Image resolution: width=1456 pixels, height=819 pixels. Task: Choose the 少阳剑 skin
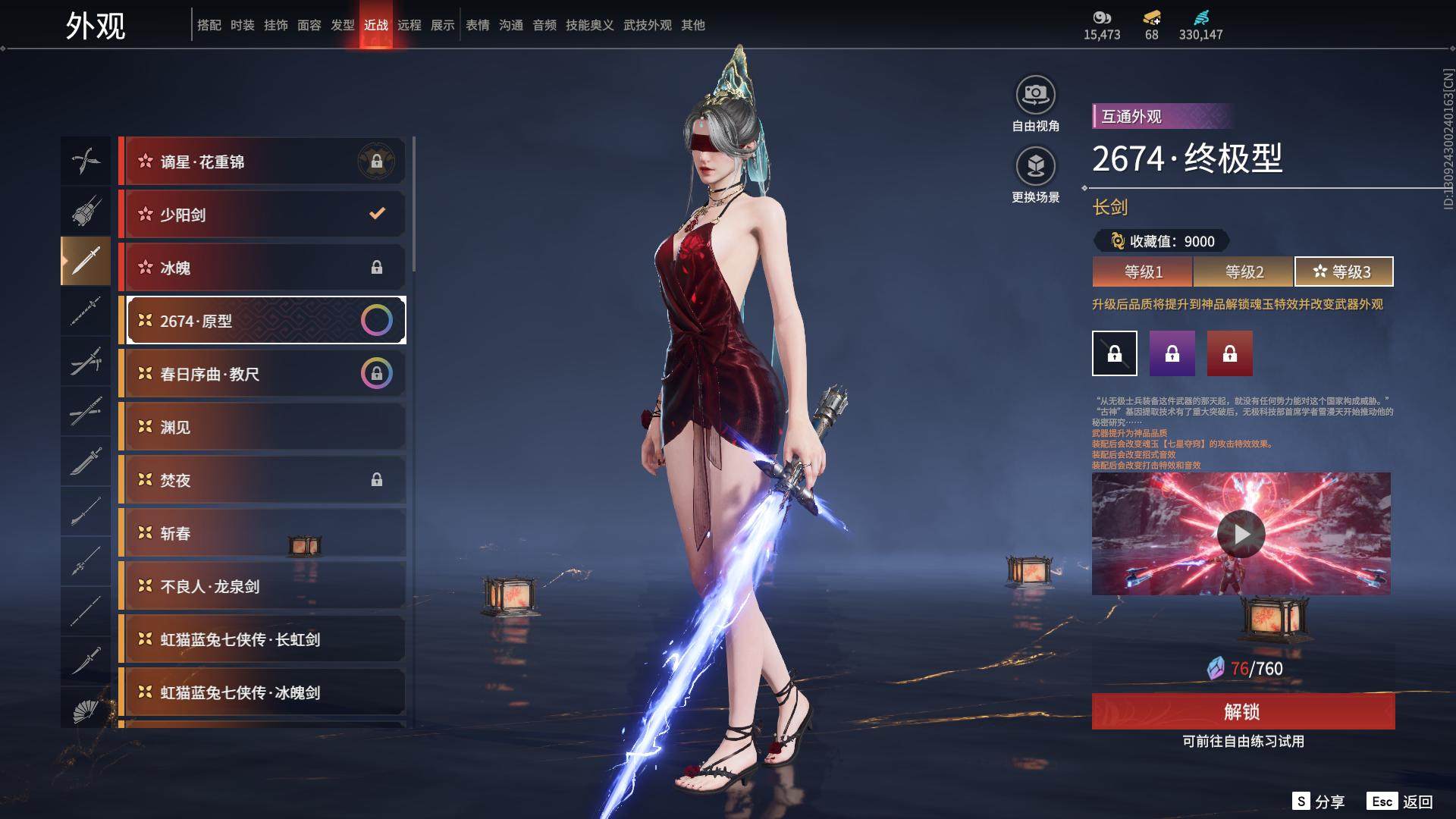(262, 215)
